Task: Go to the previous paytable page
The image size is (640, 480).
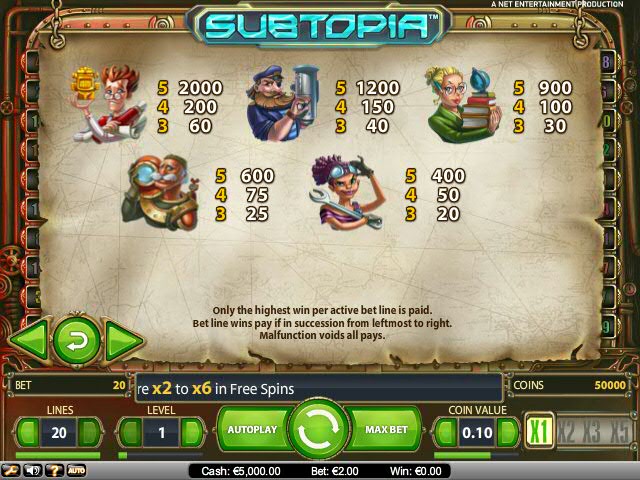Action: click(27, 339)
